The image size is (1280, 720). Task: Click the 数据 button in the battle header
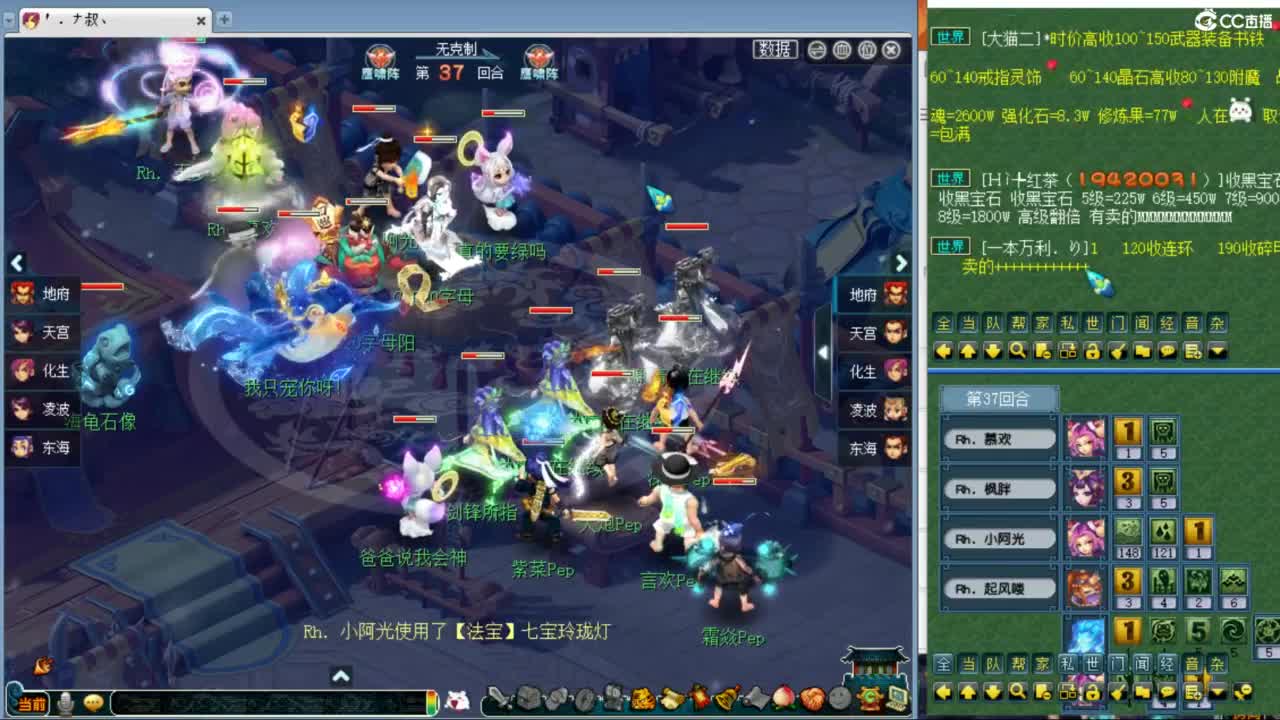(775, 50)
